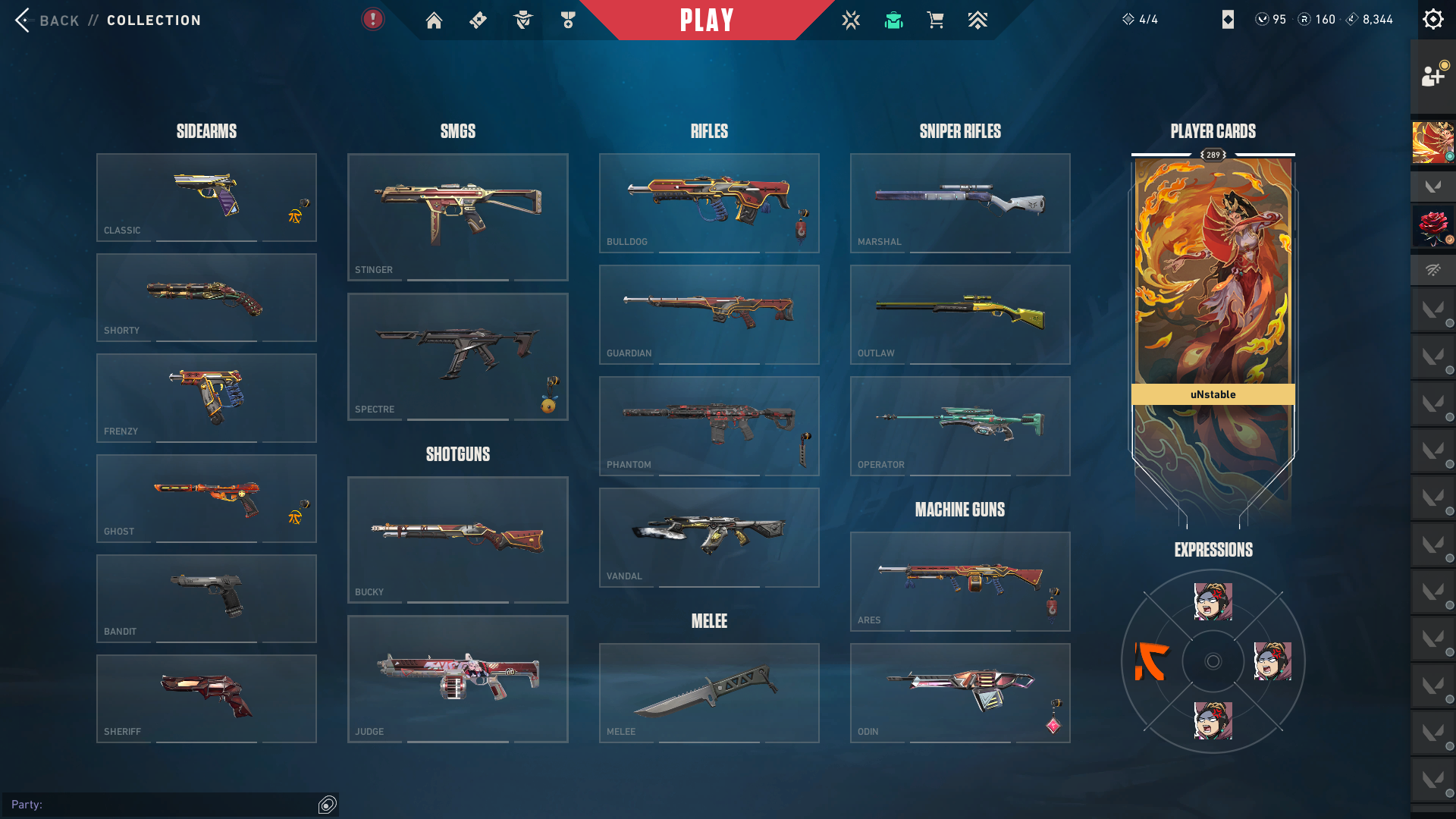
Task: Pick the Judge shotgun tile
Action: coord(457,679)
